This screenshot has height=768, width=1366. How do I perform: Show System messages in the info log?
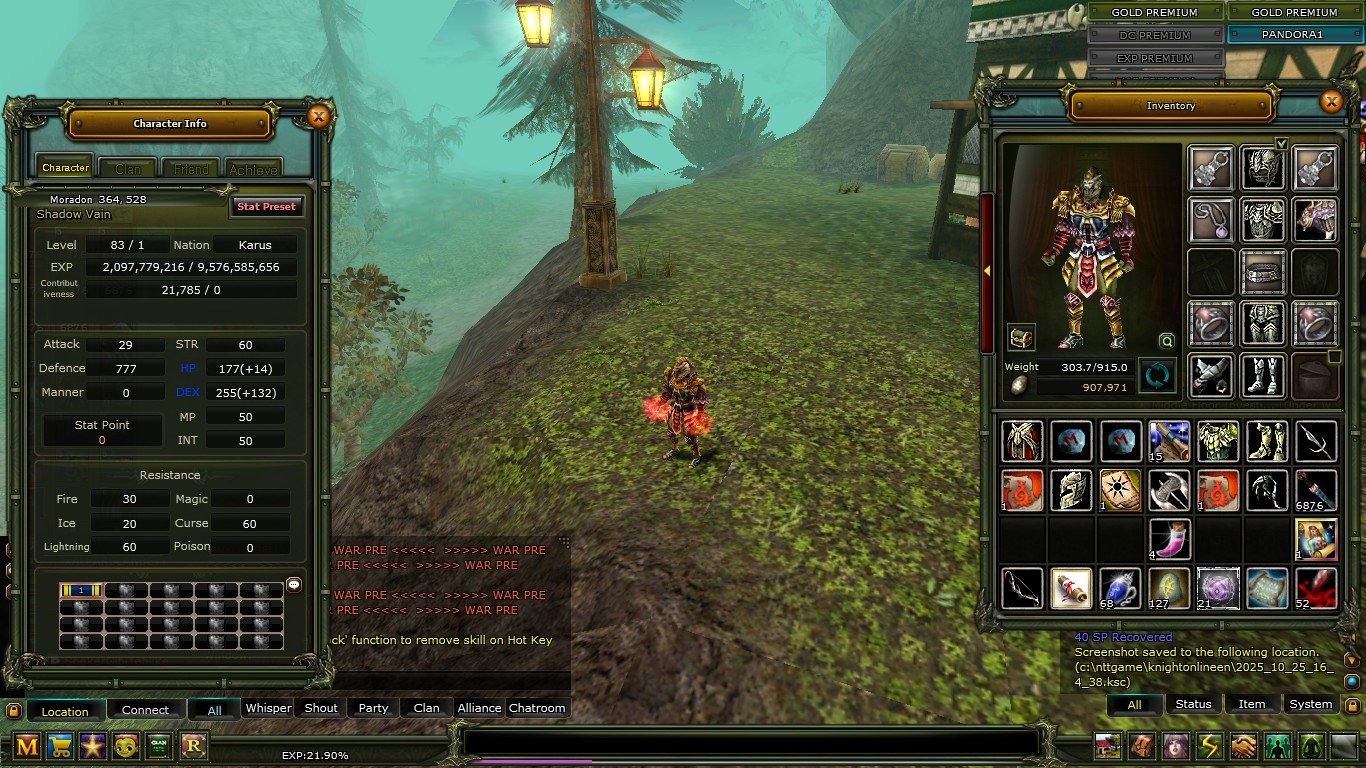[1310, 704]
